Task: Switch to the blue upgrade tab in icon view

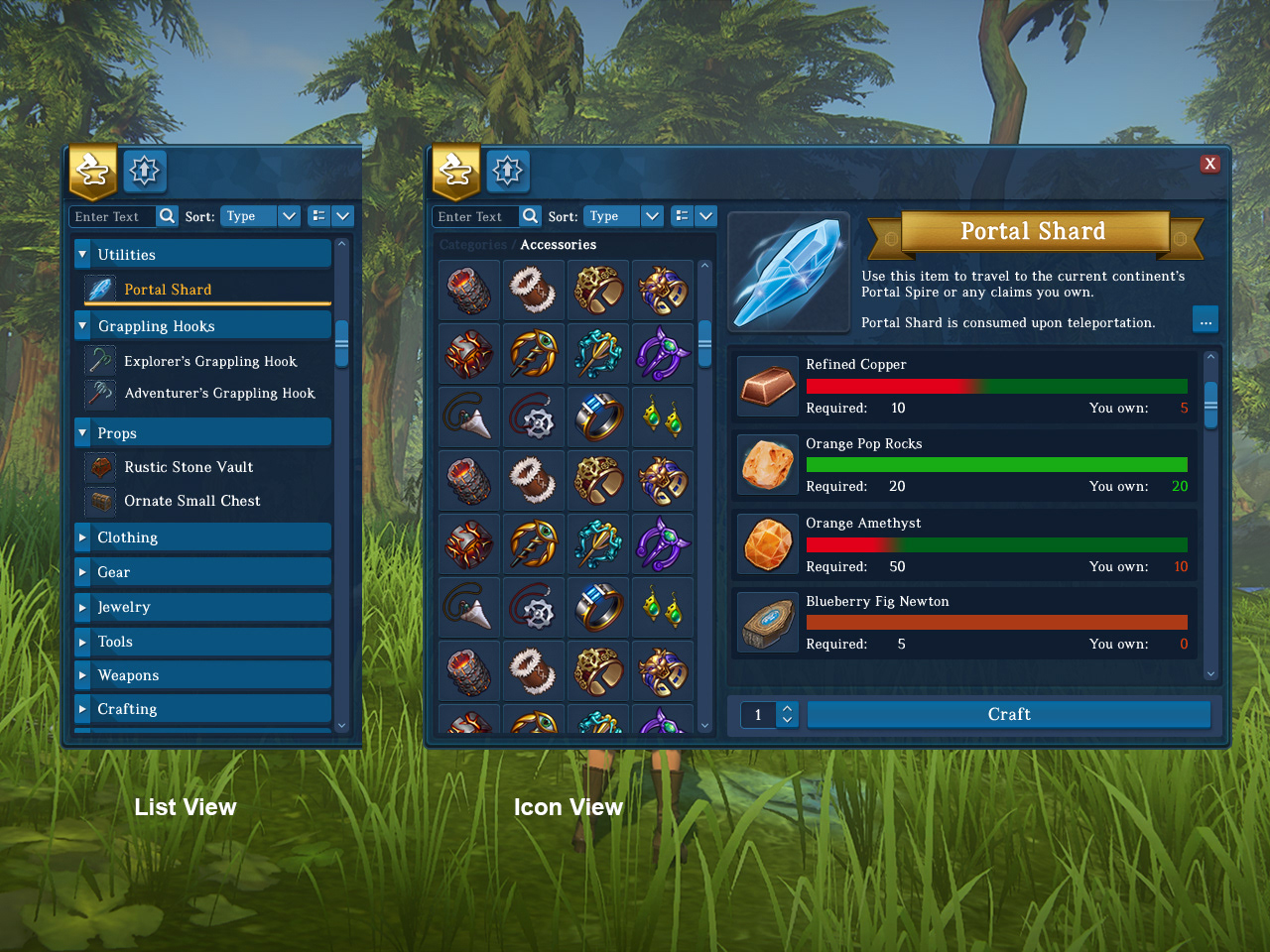Action: pos(507,172)
